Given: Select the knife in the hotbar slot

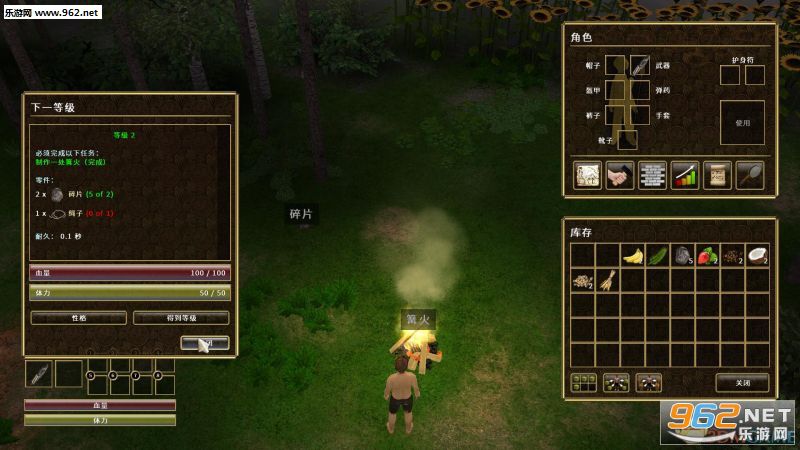Looking at the screenshot, I should point(38,374).
